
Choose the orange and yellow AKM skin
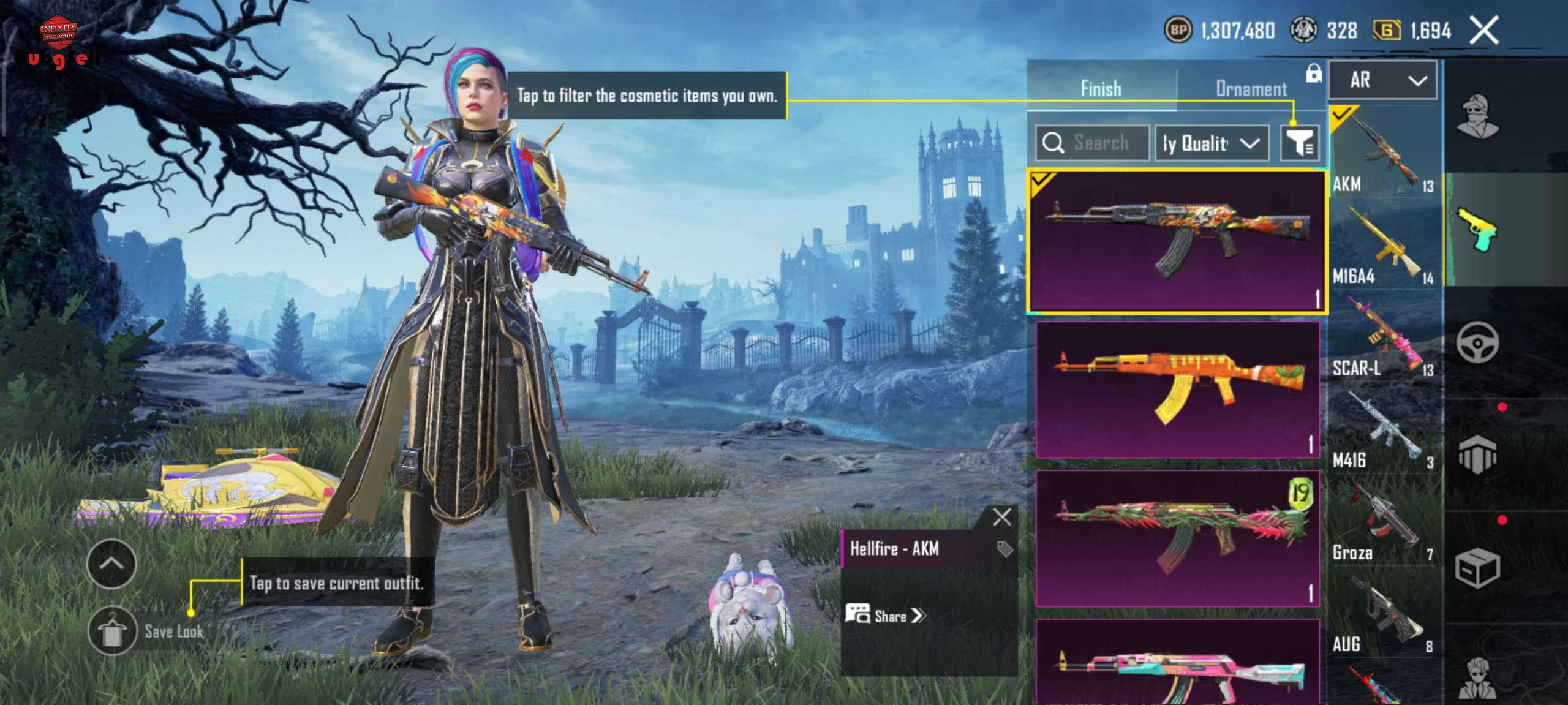pyautogui.click(x=1177, y=390)
